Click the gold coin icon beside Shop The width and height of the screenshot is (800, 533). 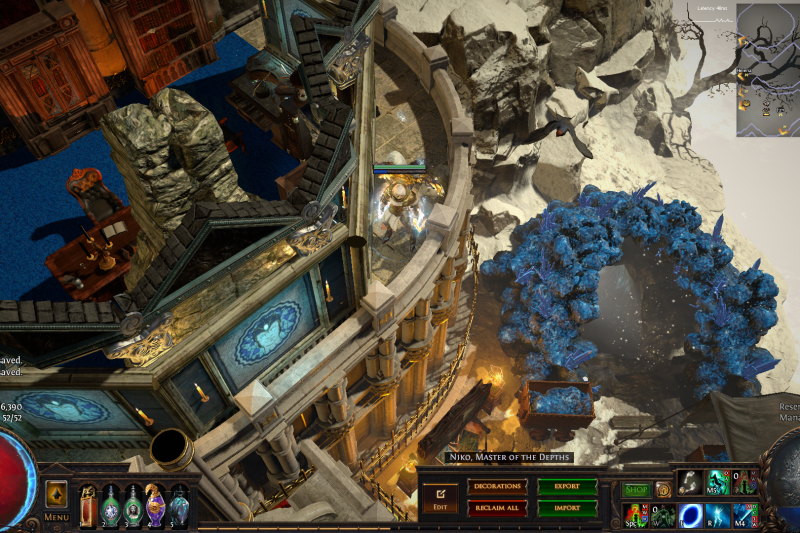(x=663, y=490)
